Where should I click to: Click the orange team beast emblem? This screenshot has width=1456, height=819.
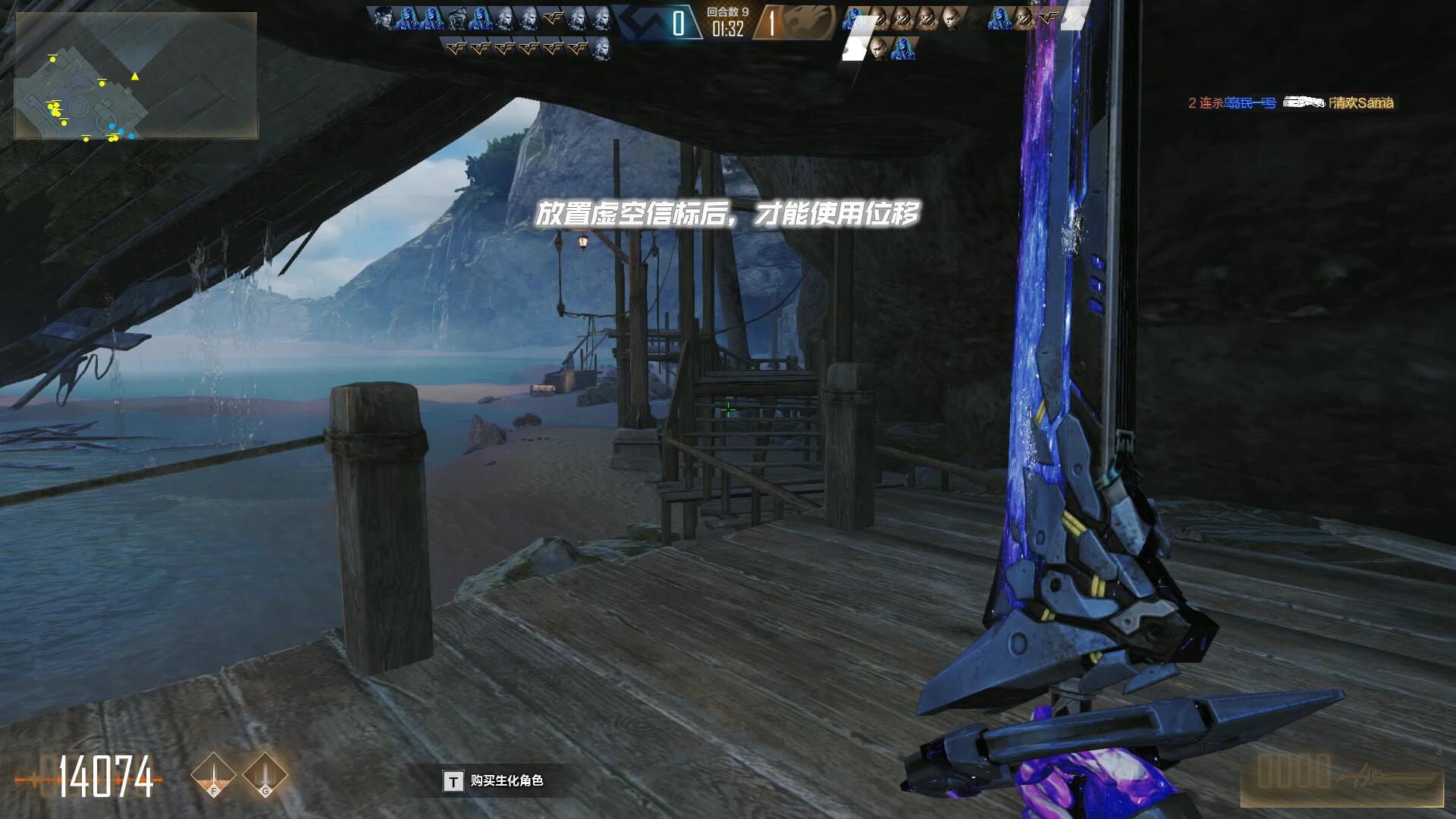click(806, 22)
